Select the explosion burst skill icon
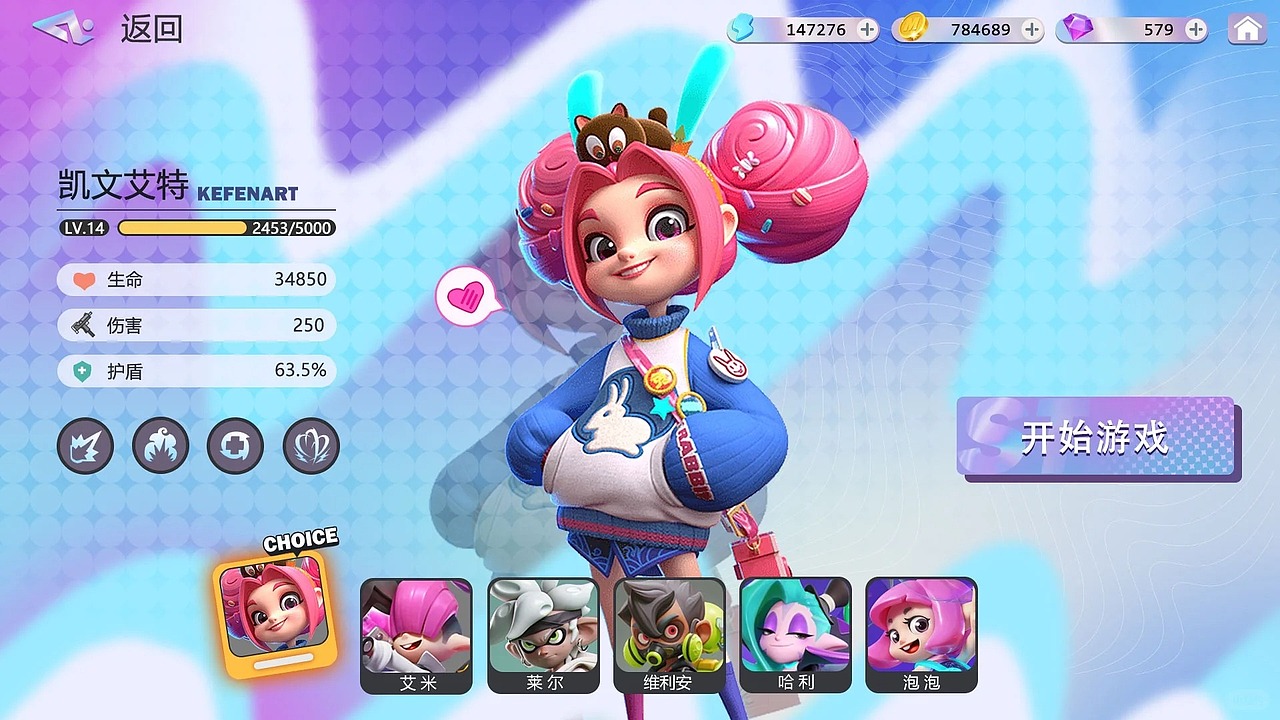This screenshot has width=1280, height=720. (85, 446)
